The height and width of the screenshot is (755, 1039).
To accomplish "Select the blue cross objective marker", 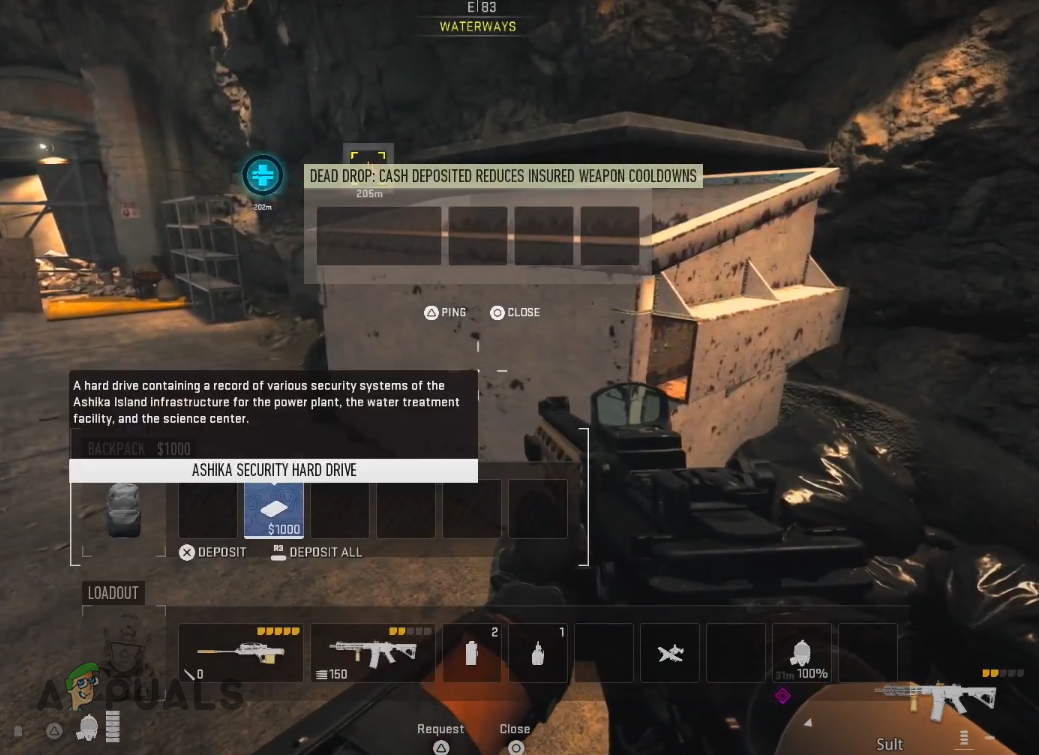I will (x=263, y=176).
